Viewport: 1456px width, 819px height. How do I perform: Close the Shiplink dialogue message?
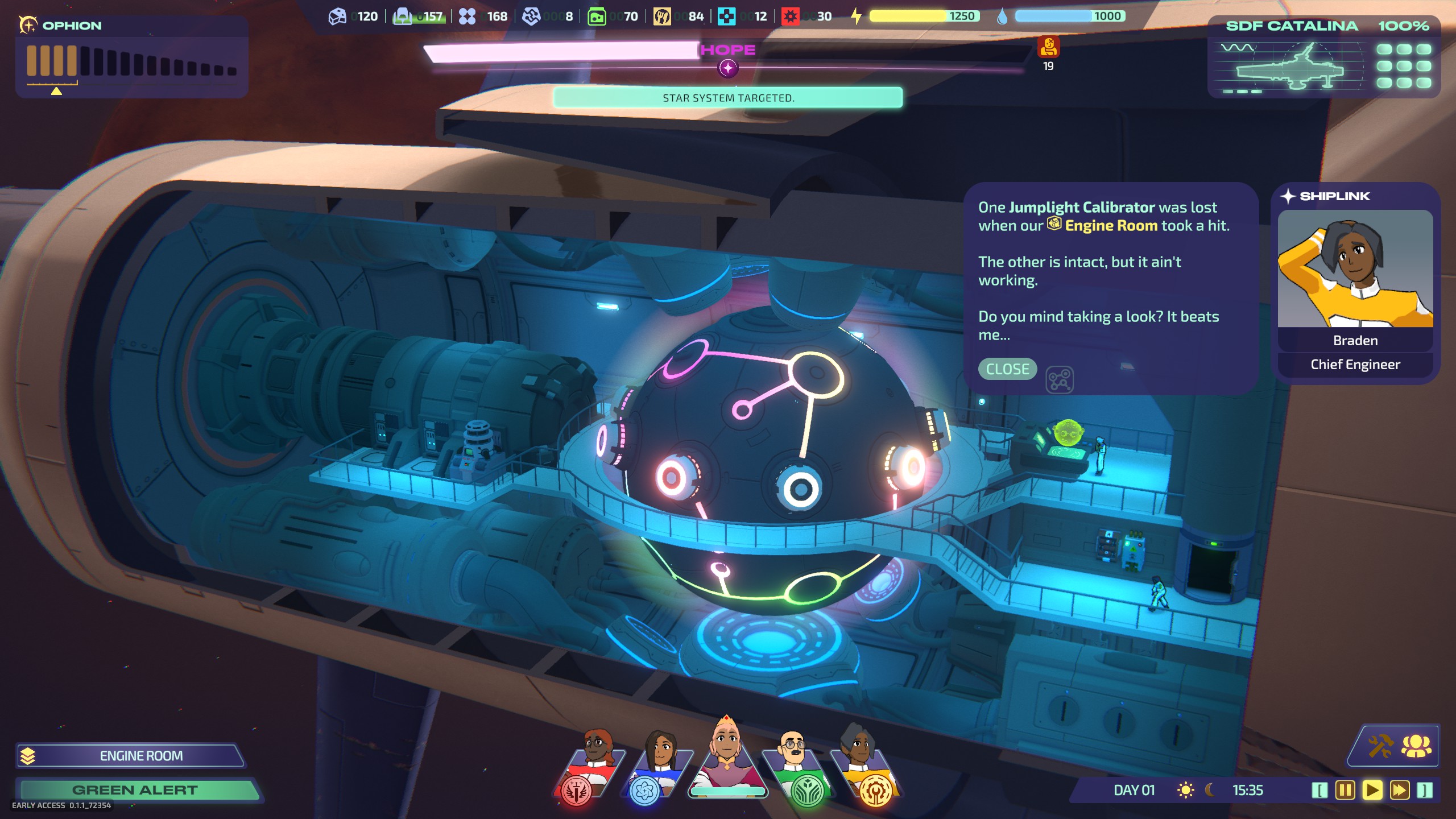coord(1007,369)
